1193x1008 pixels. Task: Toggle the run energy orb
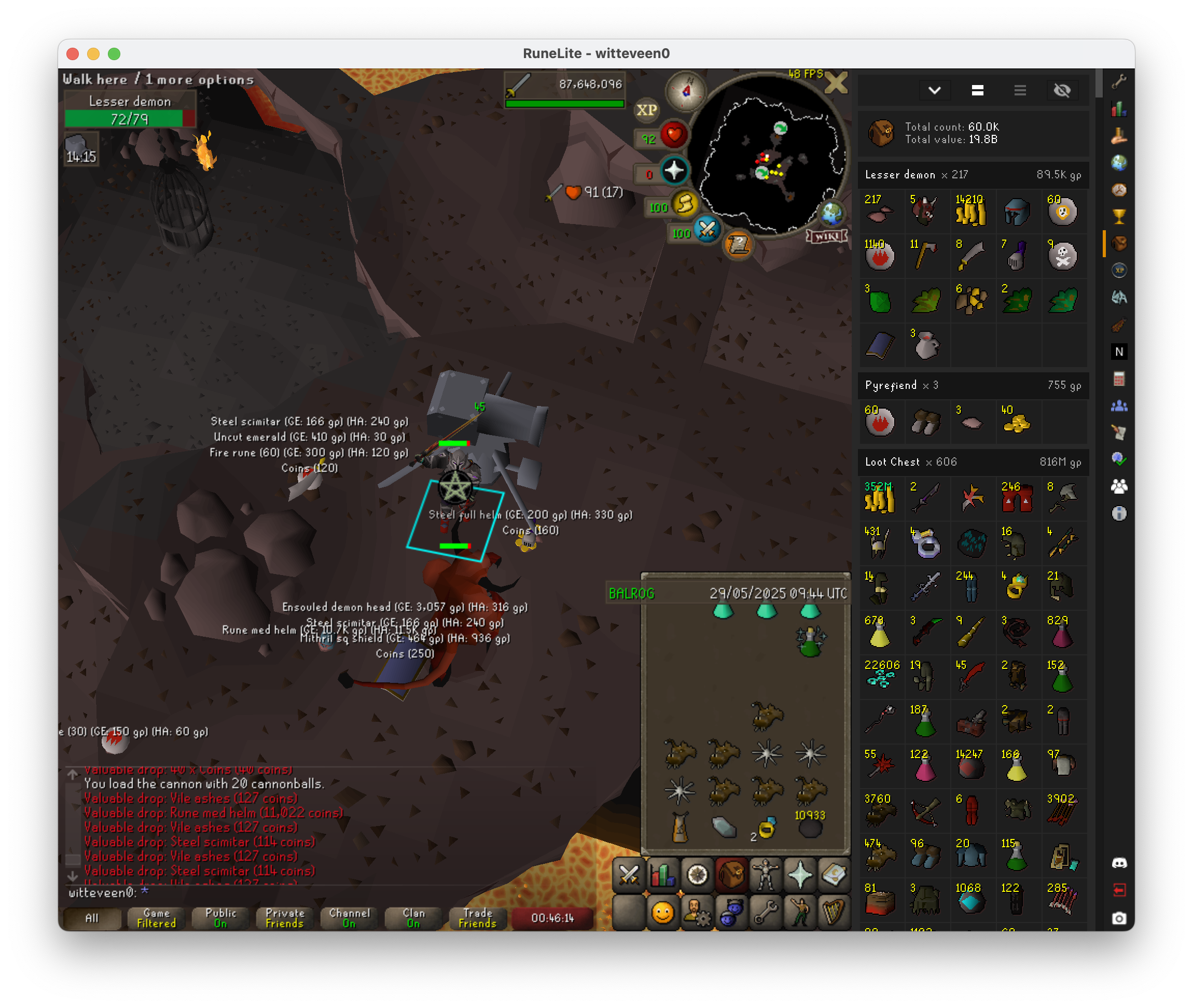(x=685, y=204)
